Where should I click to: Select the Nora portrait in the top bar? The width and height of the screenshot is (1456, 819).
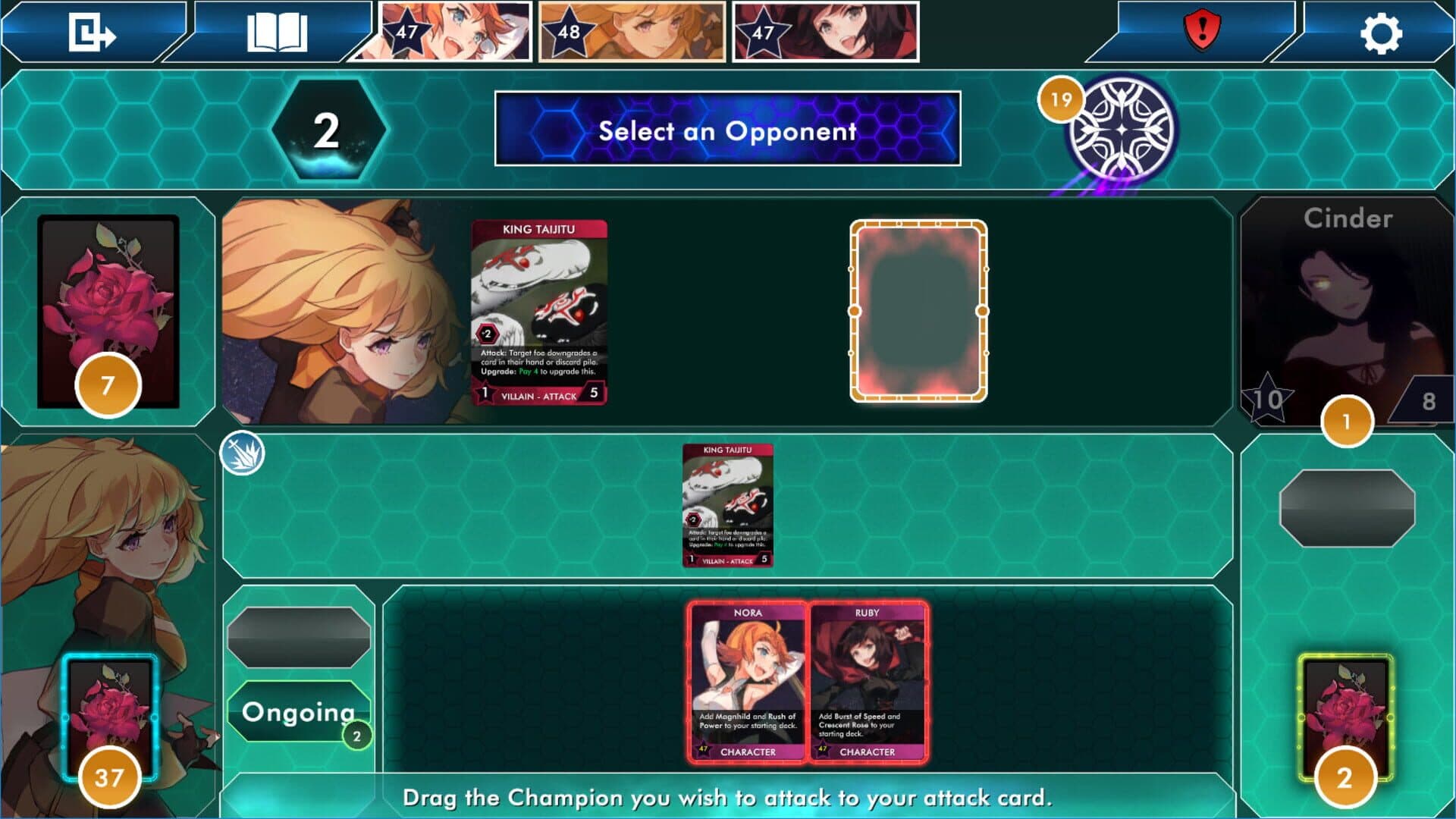453,32
